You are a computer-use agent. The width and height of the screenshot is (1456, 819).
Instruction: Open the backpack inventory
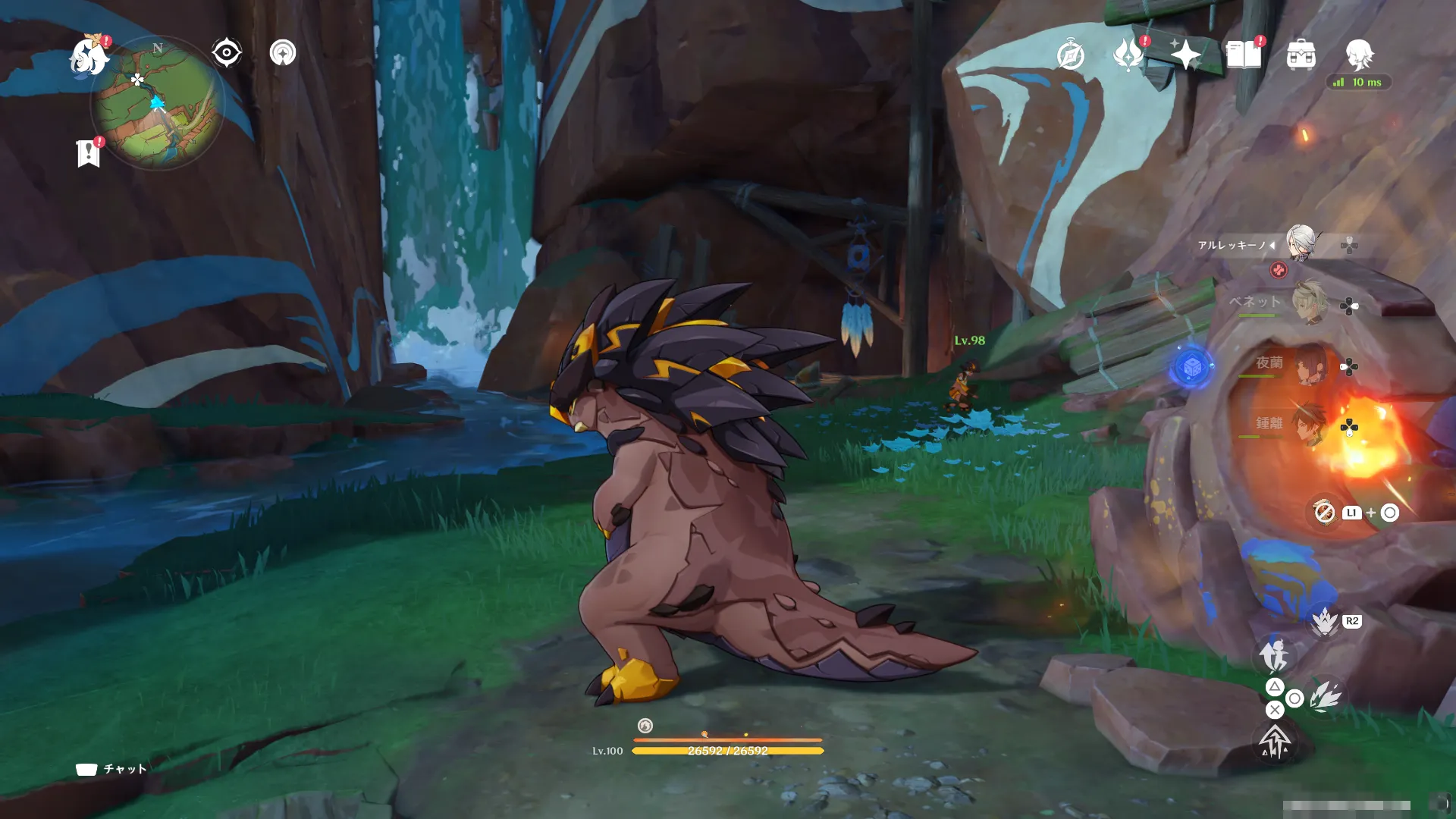point(1301,55)
